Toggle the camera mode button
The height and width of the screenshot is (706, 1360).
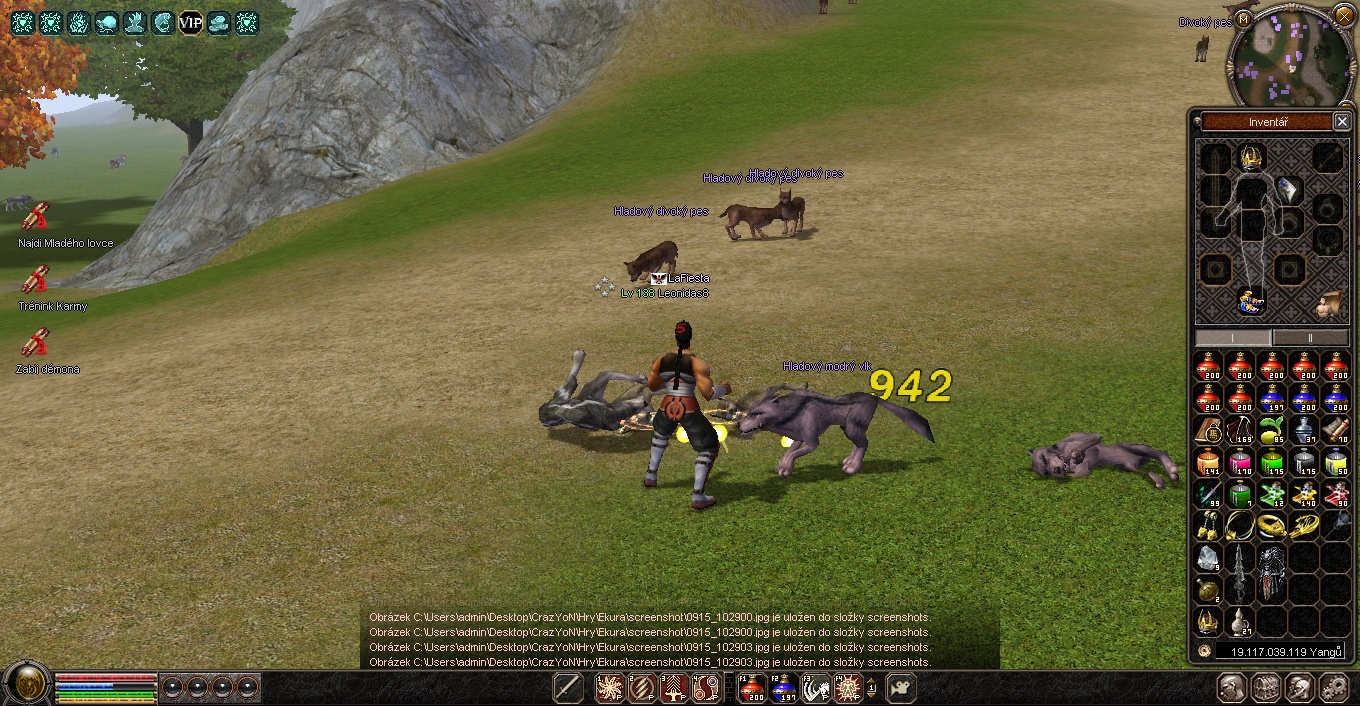pos(902,688)
